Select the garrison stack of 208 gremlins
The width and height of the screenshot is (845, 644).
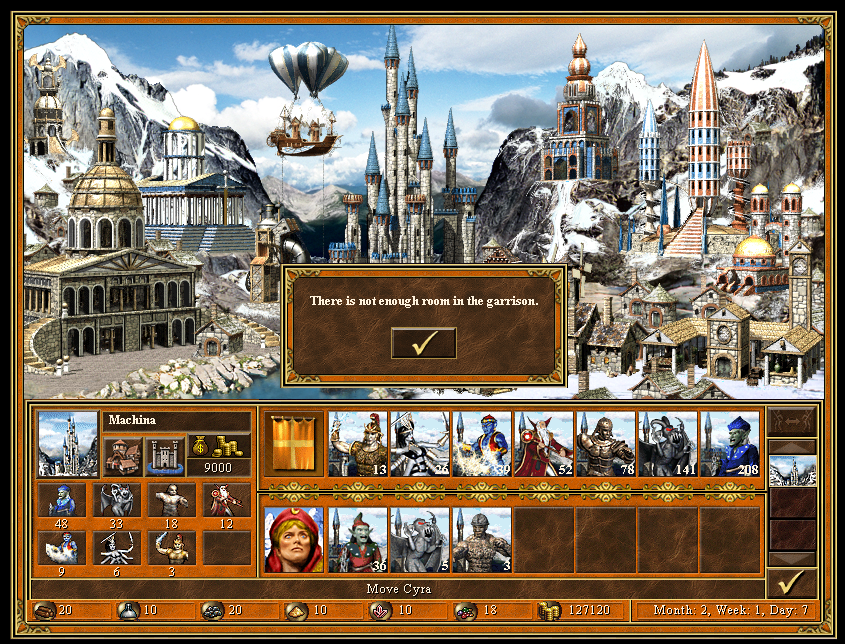[730, 444]
